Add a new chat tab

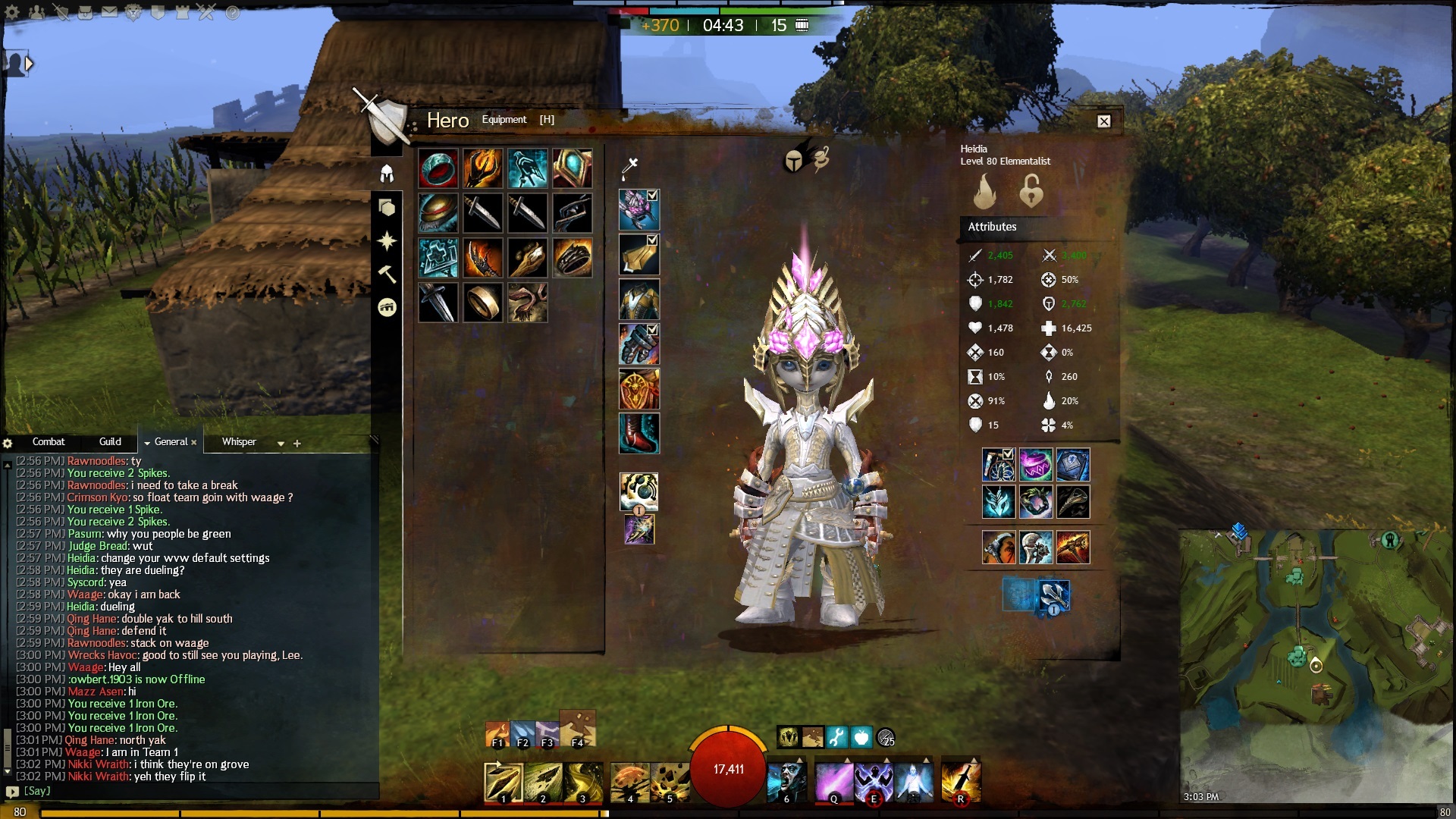pyautogui.click(x=297, y=444)
